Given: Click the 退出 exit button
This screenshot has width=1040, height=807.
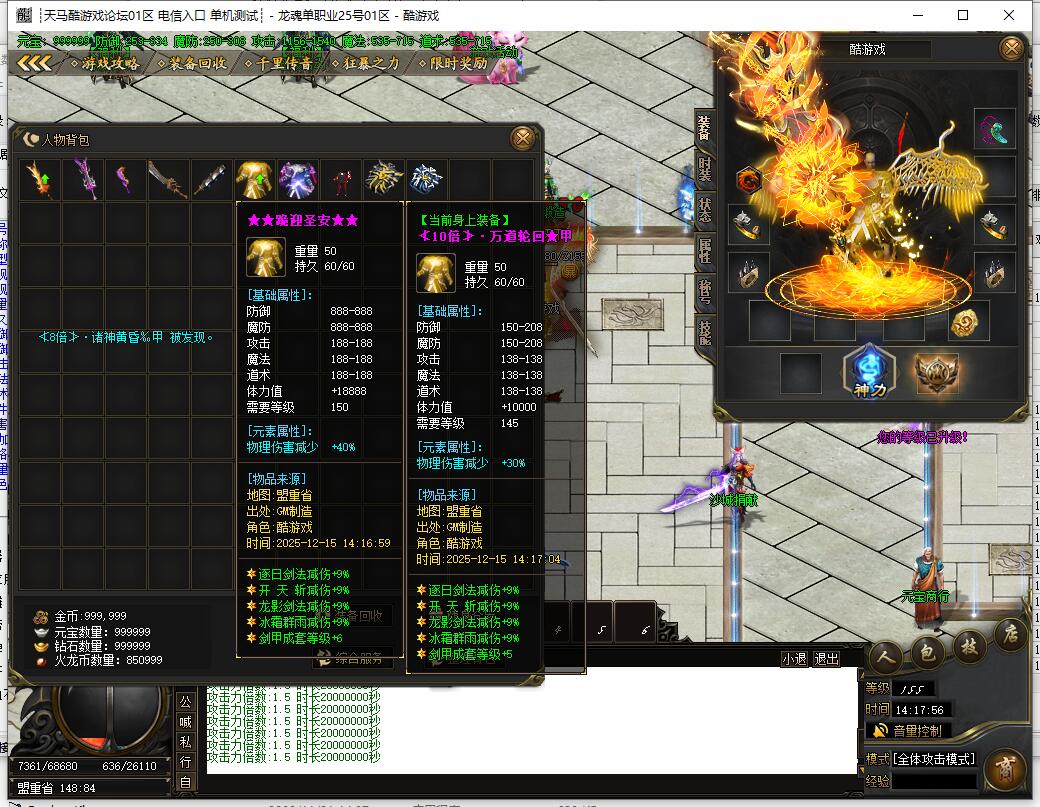Looking at the screenshot, I should [x=827, y=659].
